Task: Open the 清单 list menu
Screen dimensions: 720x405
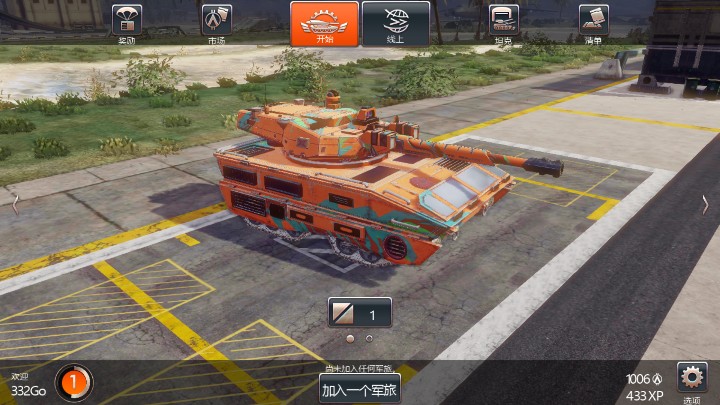Action: coord(593,22)
